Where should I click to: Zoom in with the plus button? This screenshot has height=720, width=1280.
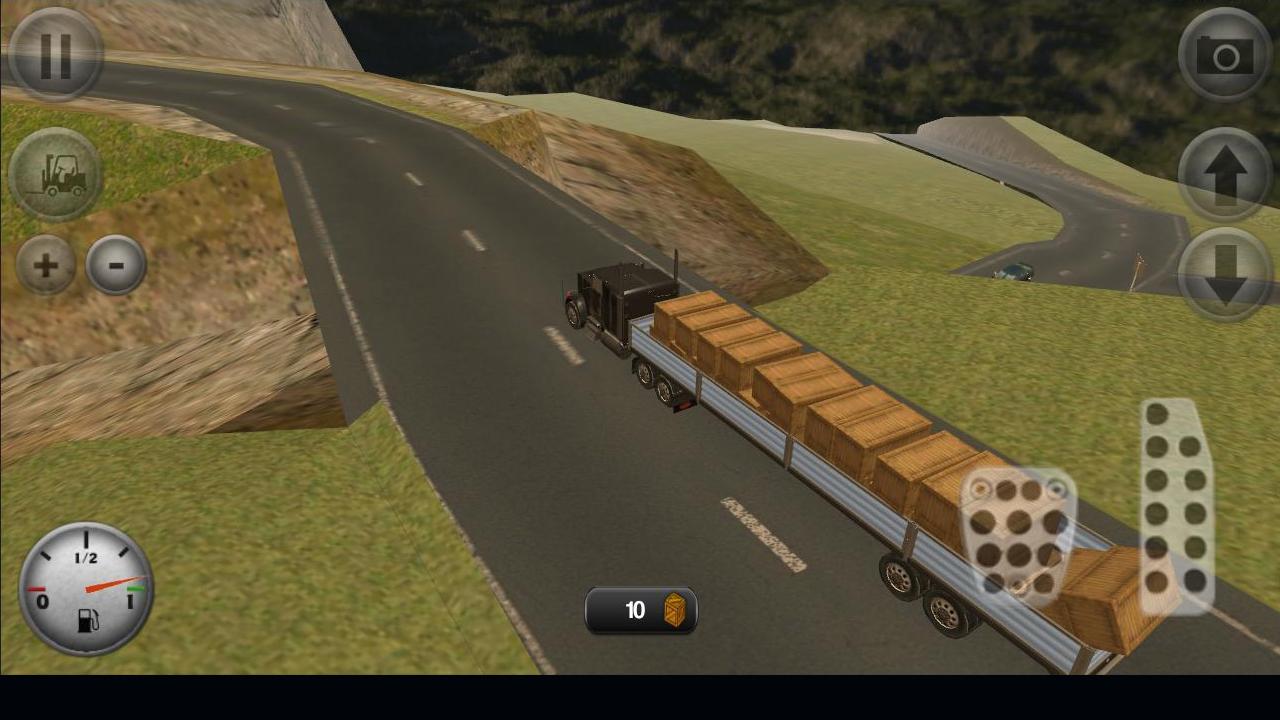[x=46, y=265]
